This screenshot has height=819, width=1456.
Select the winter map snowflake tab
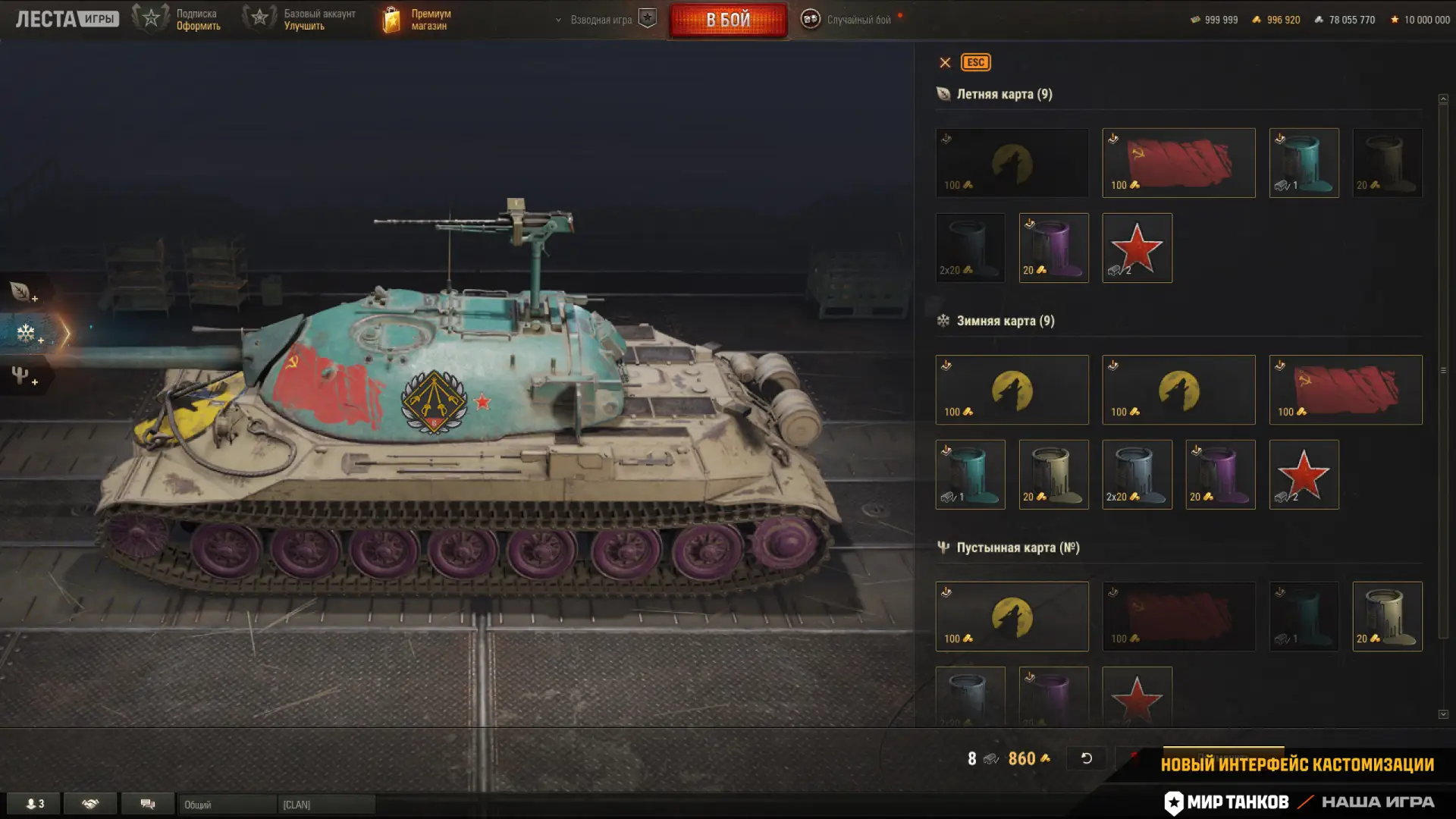[x=27, y=333]
